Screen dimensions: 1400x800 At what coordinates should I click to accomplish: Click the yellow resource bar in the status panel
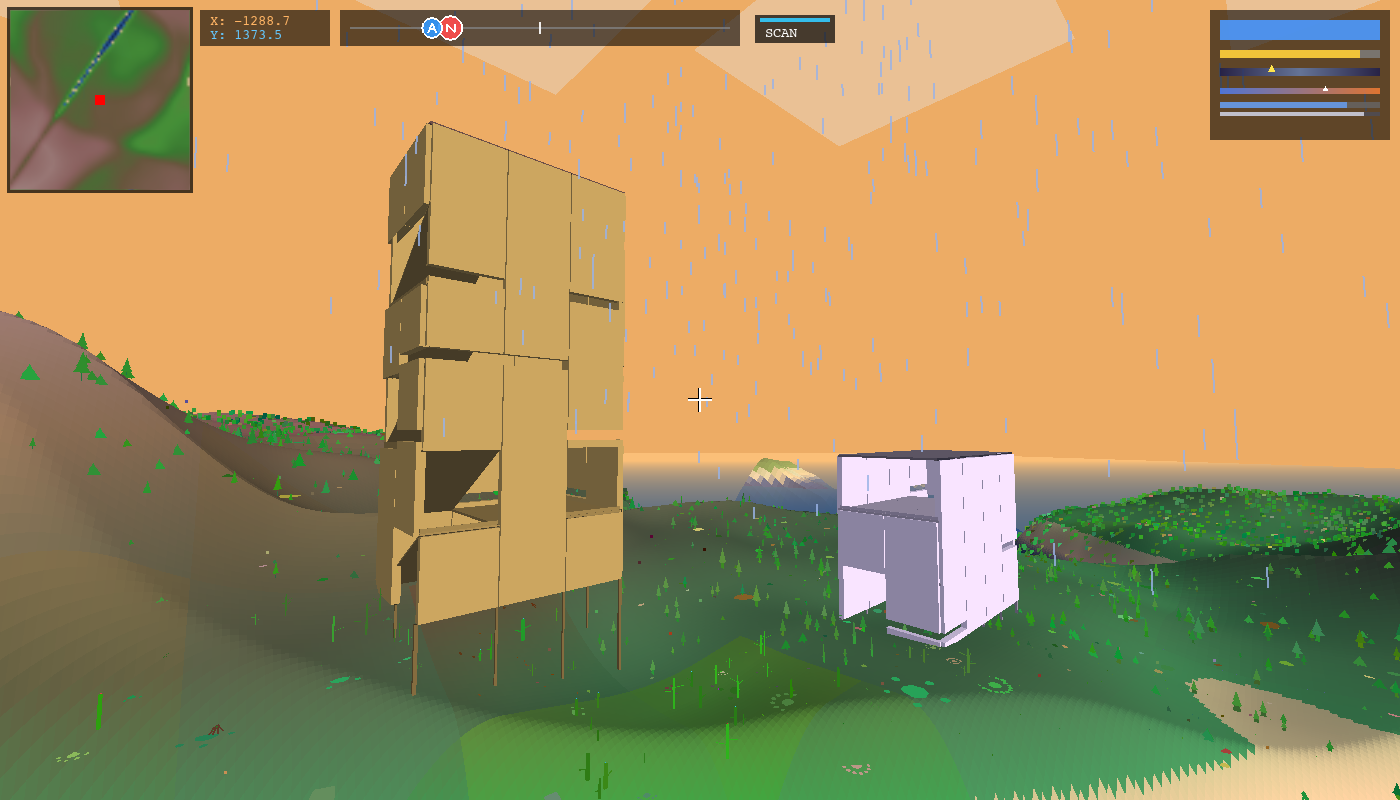pos(1290,53)
